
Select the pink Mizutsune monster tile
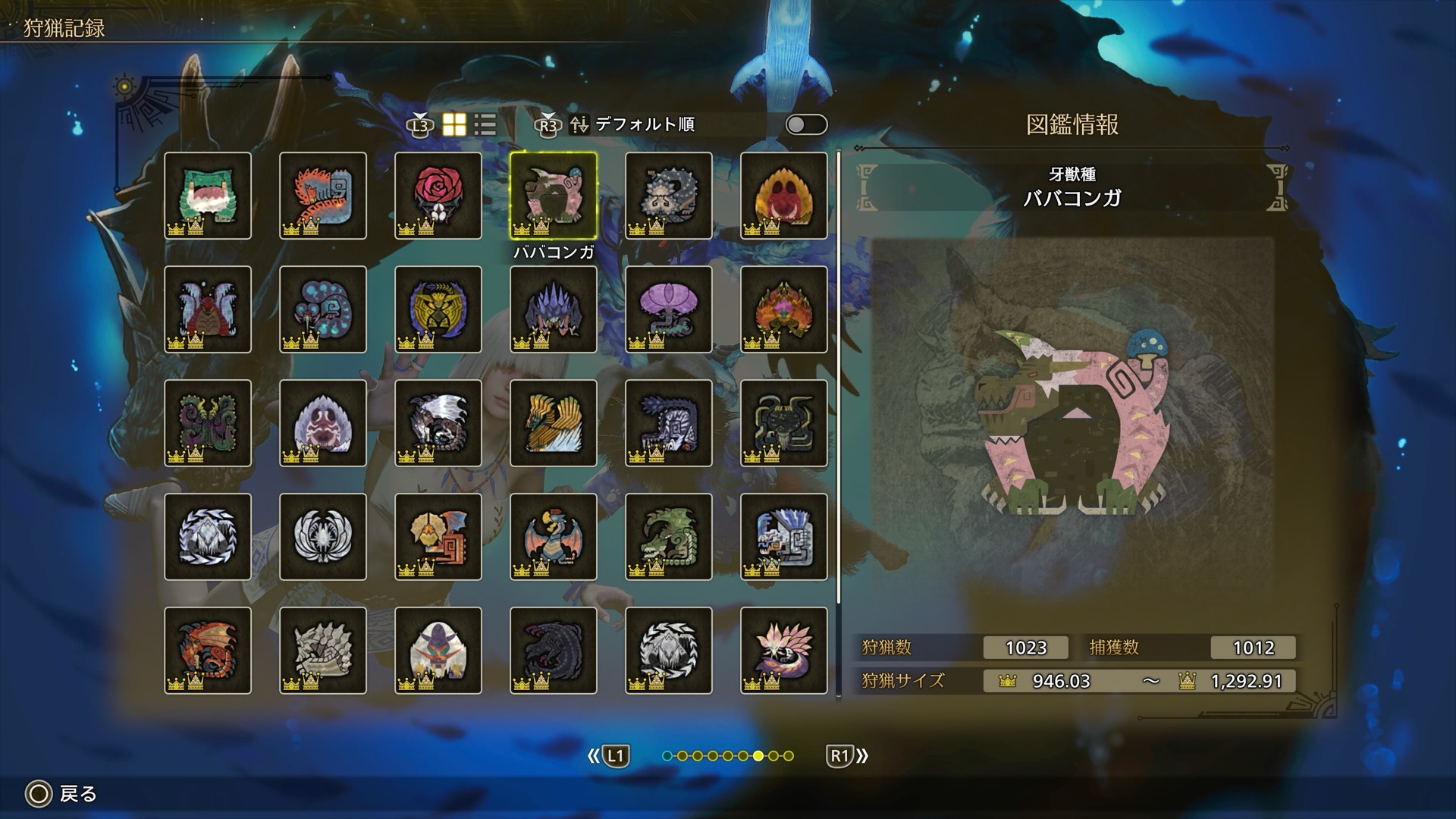click(x=784, y=651)
